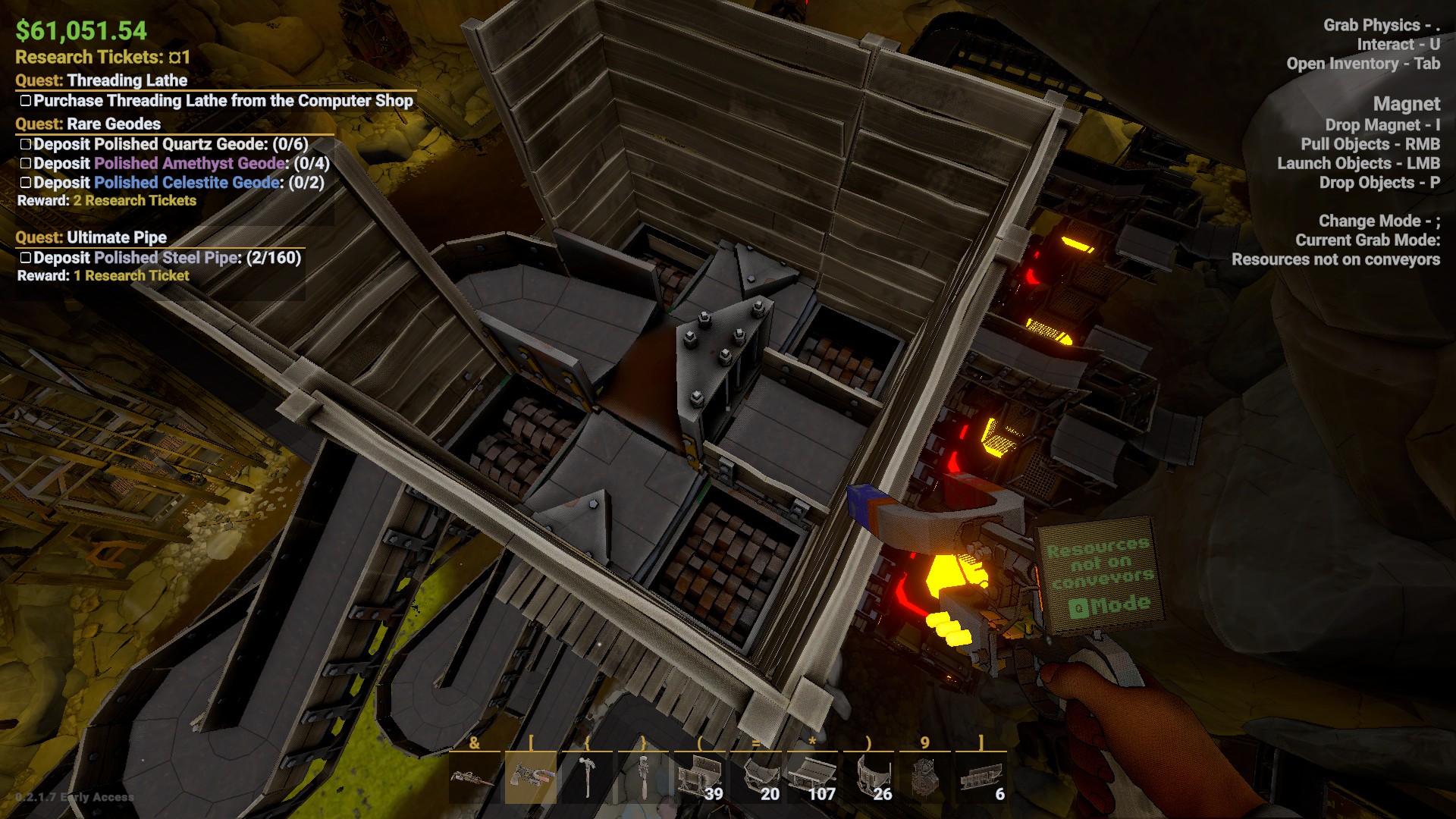Click the Rare Geodes quest title

pyautogui.click(x=114, y=124)
